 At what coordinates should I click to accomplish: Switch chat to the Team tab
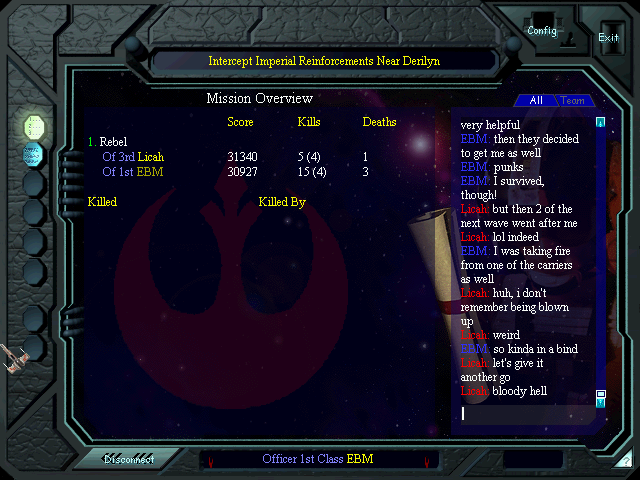(573, 101)
